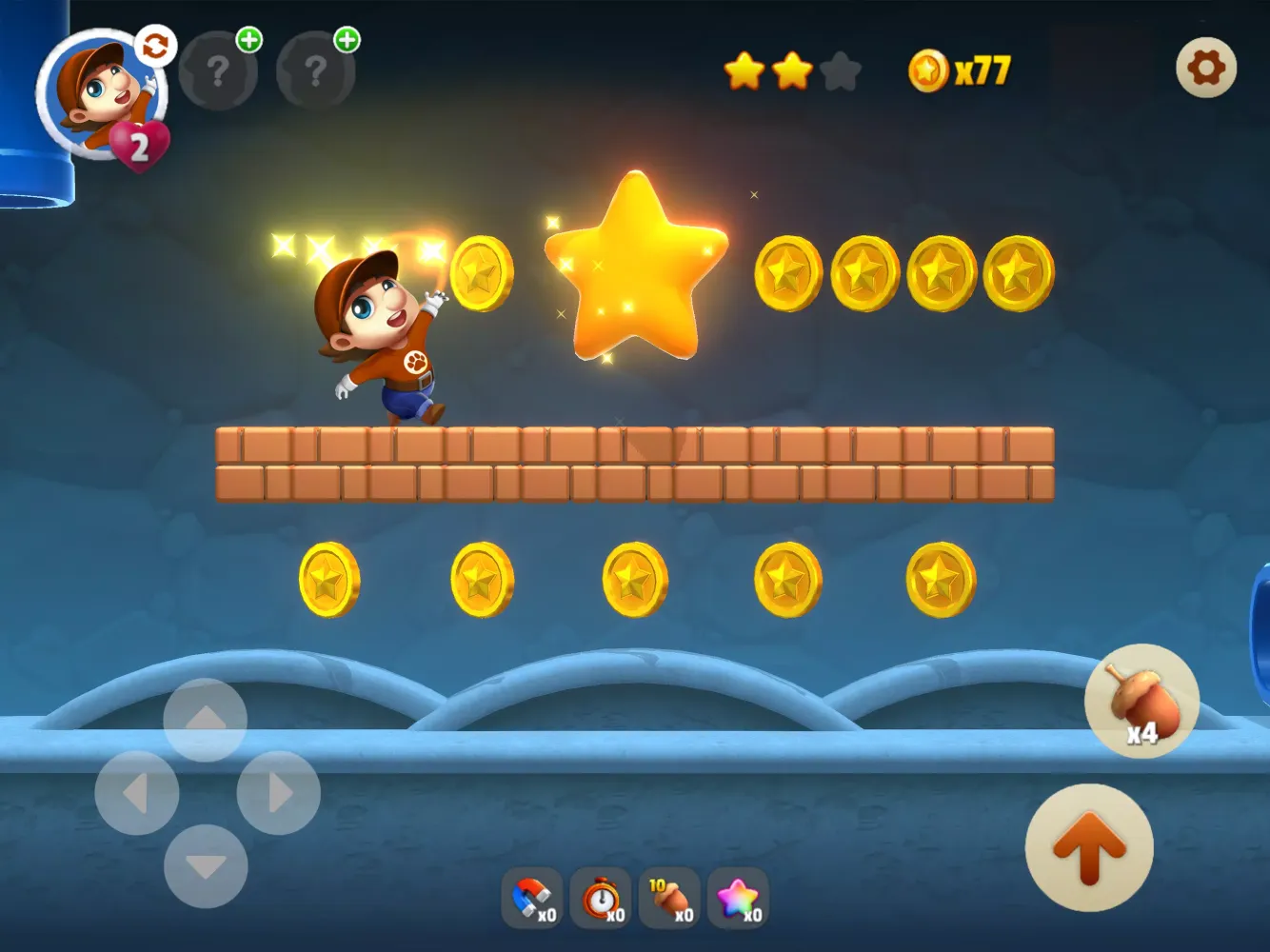The height and width of the screenshot is (952, 1270).
Task: Tap the first green plus to add a companion
Action: point(247,41)
